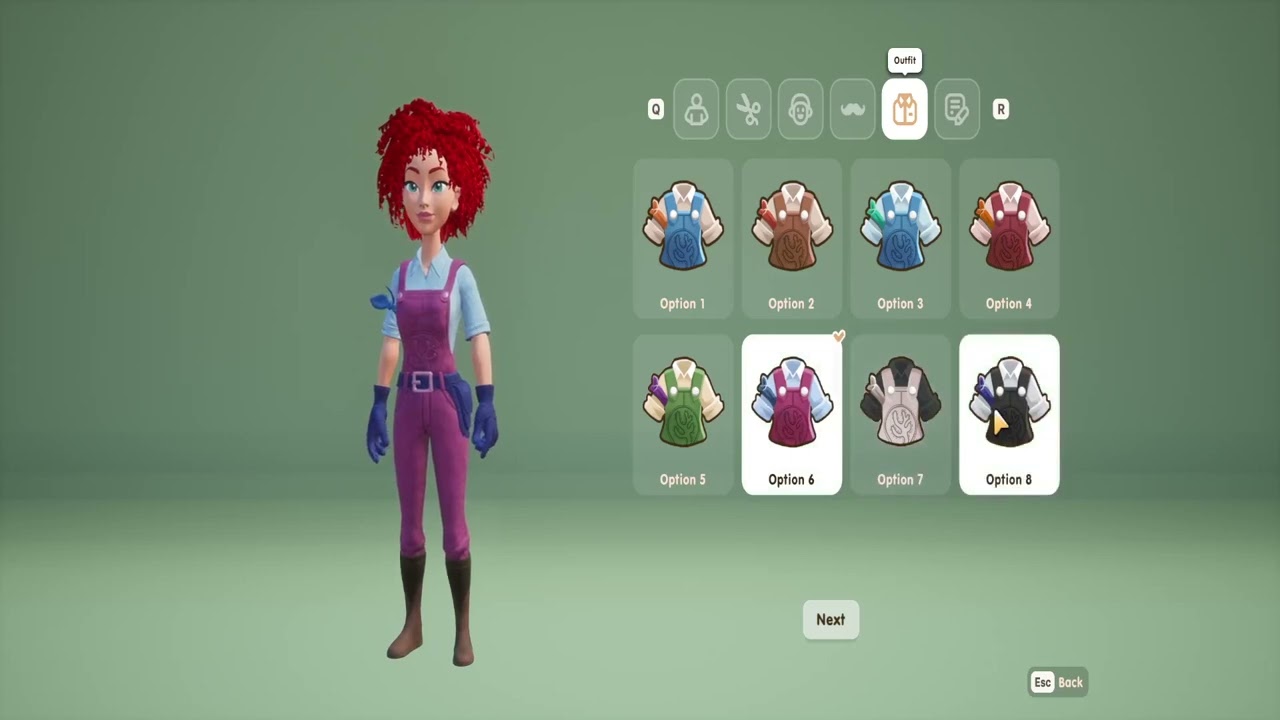This screenshot has width=1280, height=720.
Task: Open the hairstyle scissors tab
Action: (748, 109)
